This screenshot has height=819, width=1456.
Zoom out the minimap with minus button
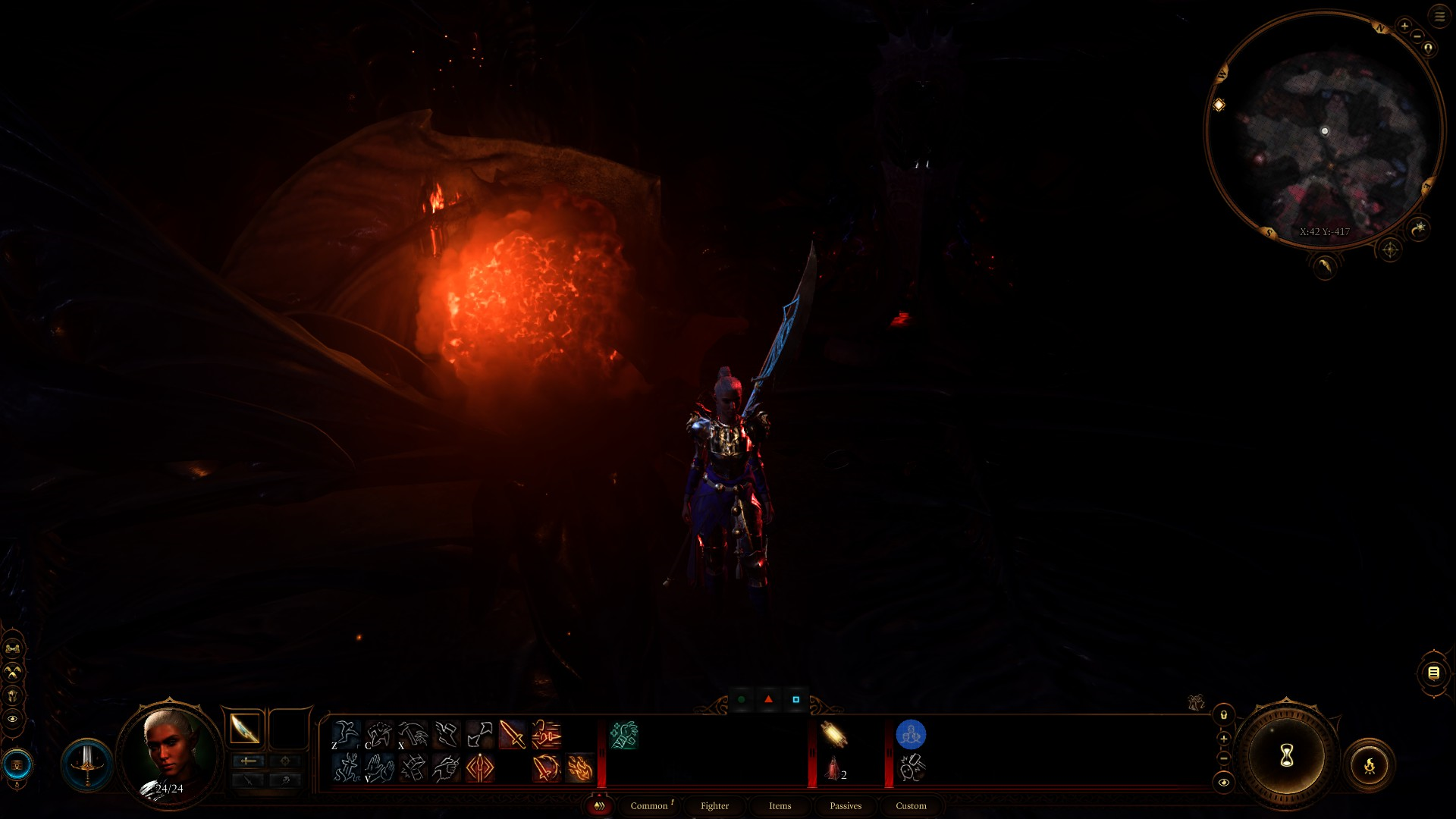[x=1417, y=36]
